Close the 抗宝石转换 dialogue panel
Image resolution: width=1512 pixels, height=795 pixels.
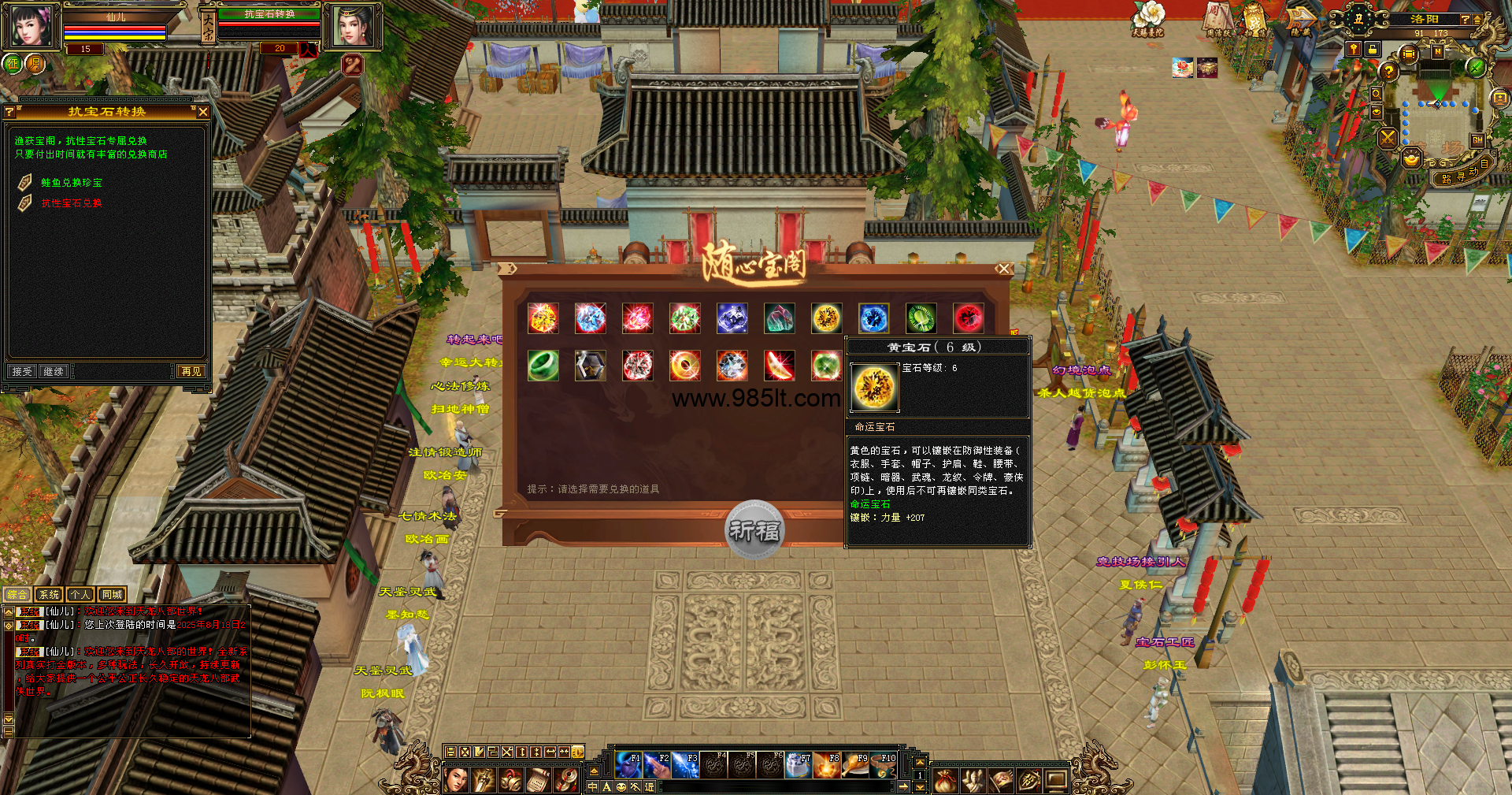(x=203, y=112)
